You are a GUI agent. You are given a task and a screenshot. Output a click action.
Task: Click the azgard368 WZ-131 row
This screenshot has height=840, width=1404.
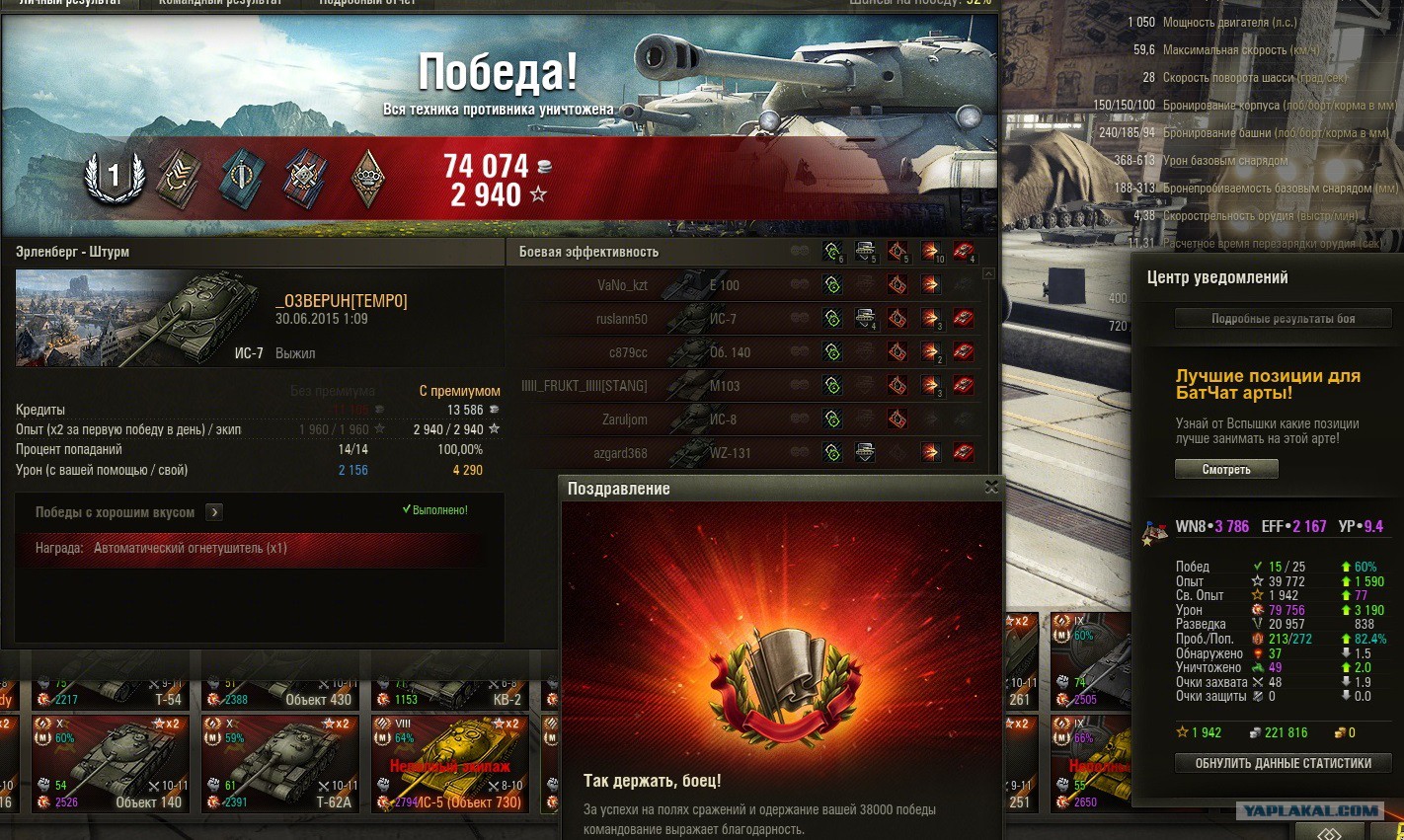pos(691,453)
